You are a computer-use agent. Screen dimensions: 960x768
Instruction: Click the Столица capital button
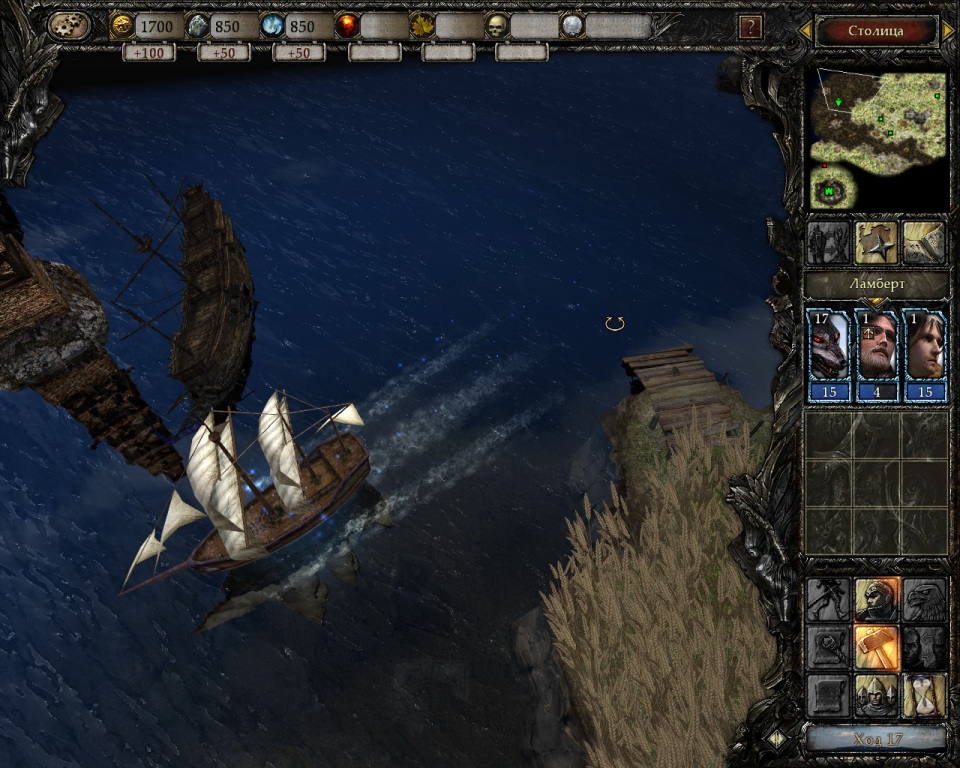tap(875, 30)
